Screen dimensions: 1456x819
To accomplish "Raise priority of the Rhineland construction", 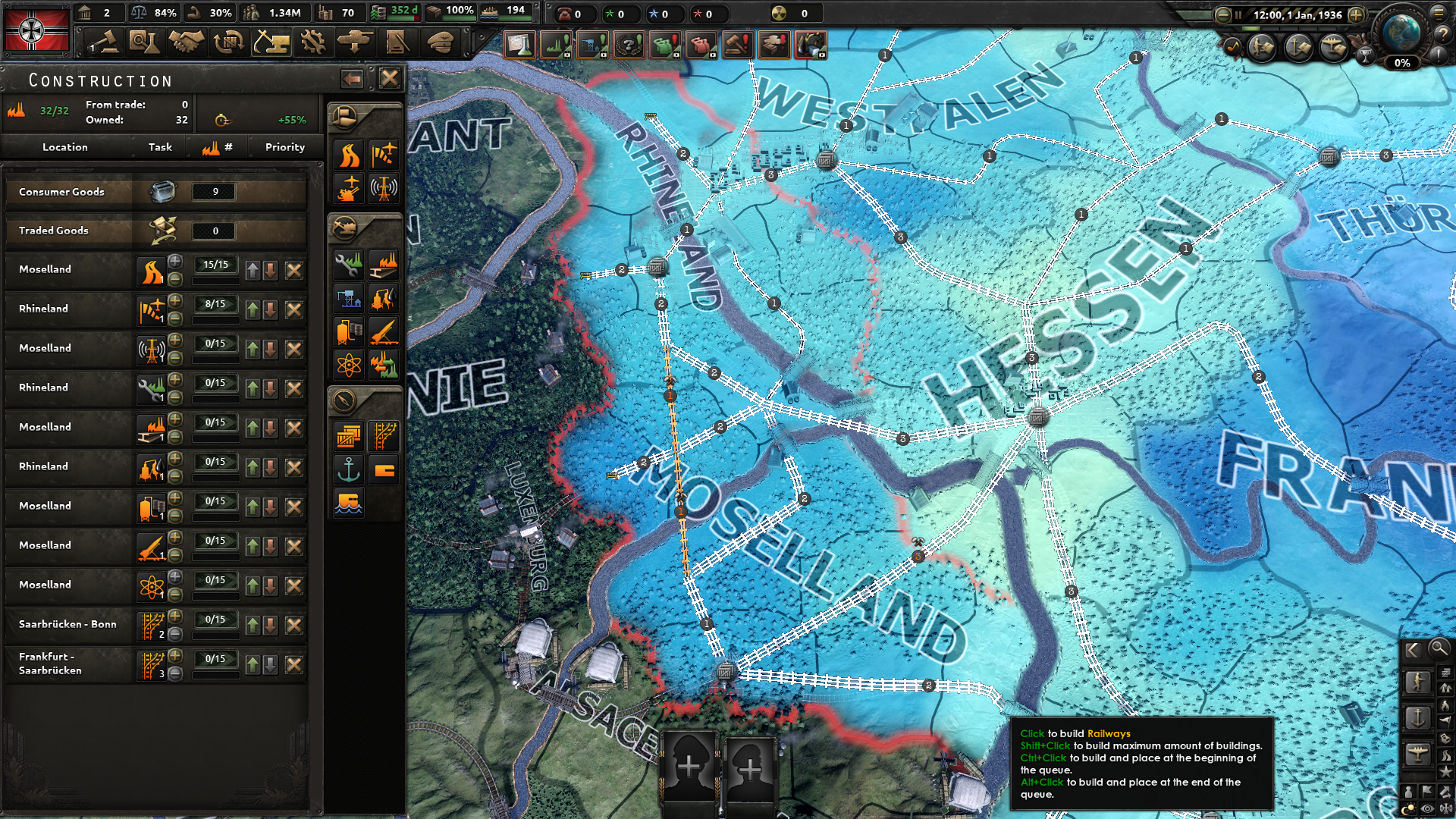I will (x=251, y=309).
